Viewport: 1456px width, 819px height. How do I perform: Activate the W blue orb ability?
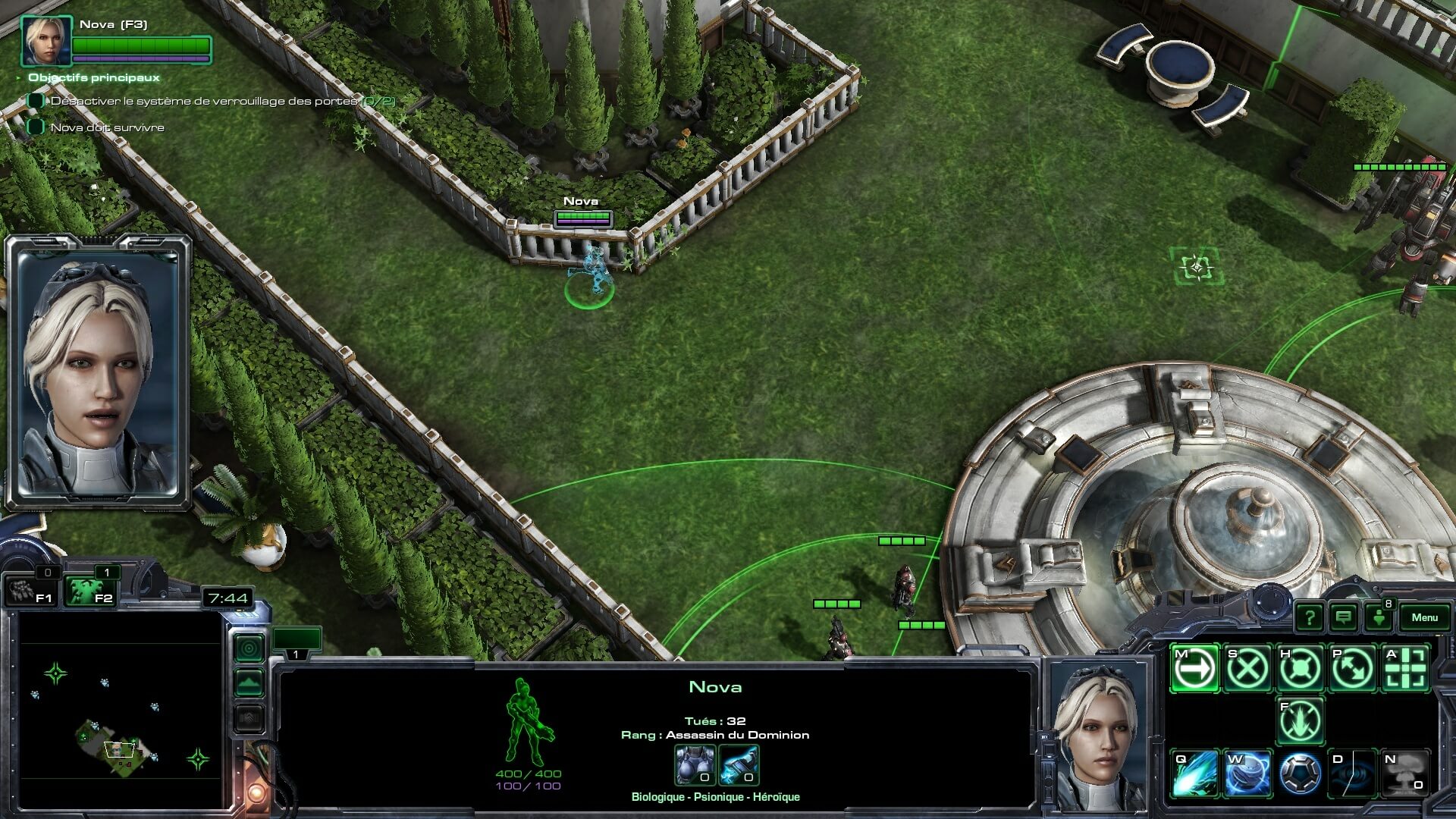pos(1247,774)
